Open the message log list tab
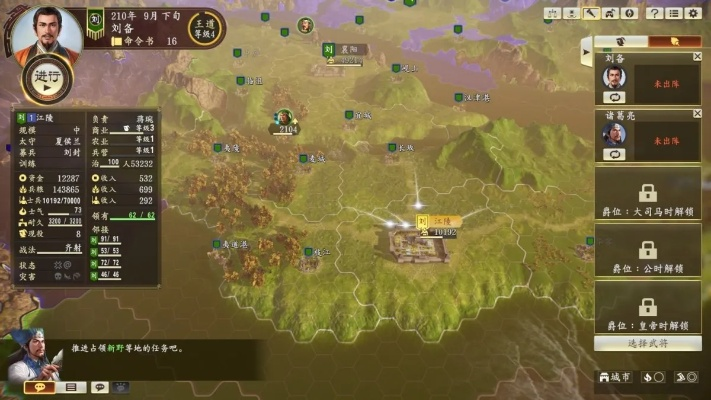The image size is (711, 400). [70, 387]
